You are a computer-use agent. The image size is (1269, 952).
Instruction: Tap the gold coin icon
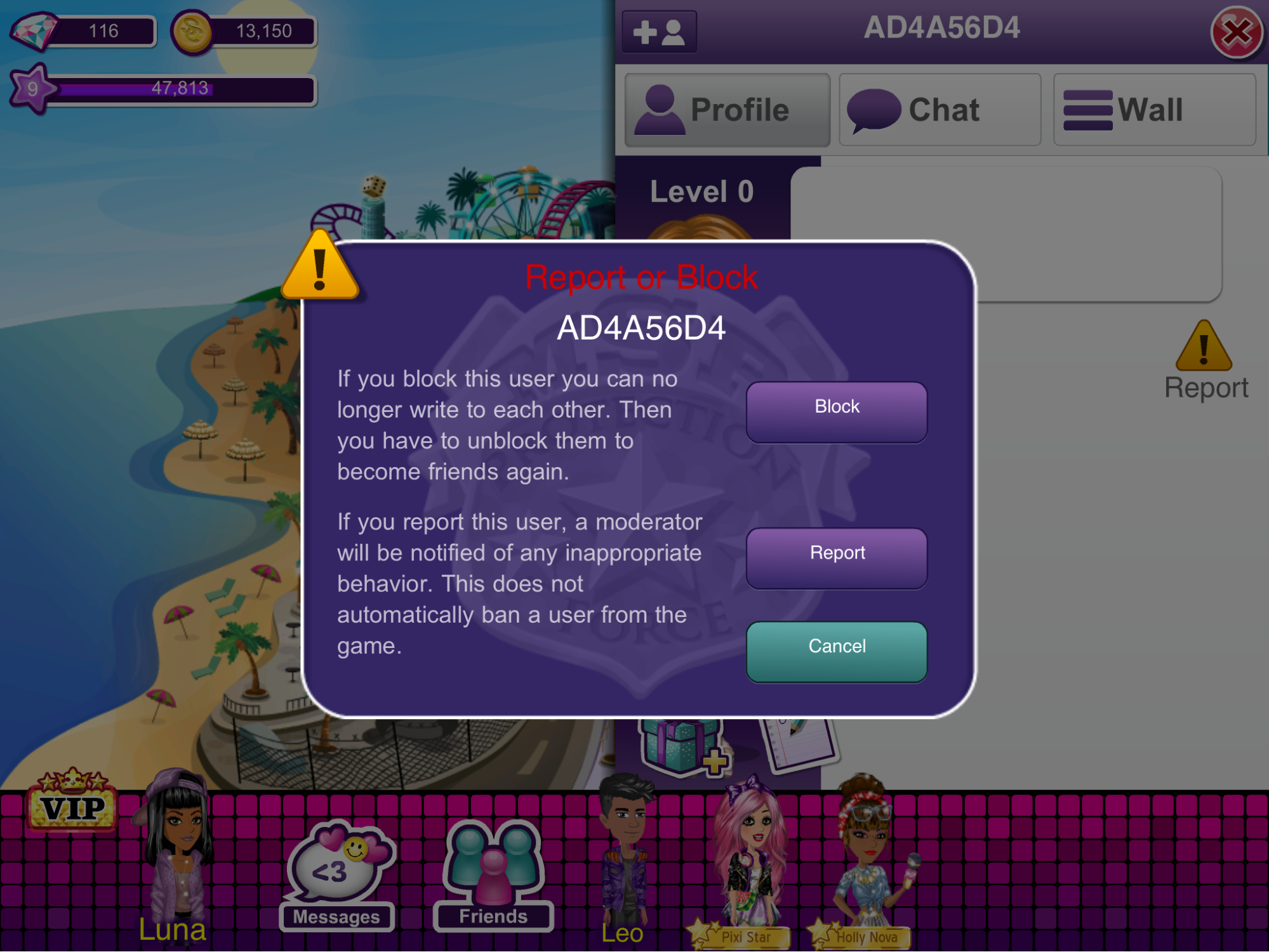click(192, 32)
